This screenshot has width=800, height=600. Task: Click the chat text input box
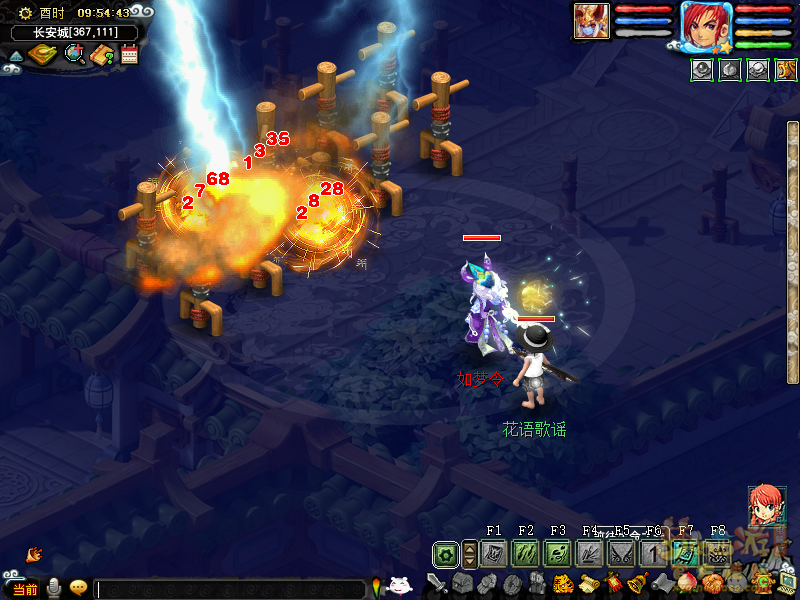tap(230, 589)
